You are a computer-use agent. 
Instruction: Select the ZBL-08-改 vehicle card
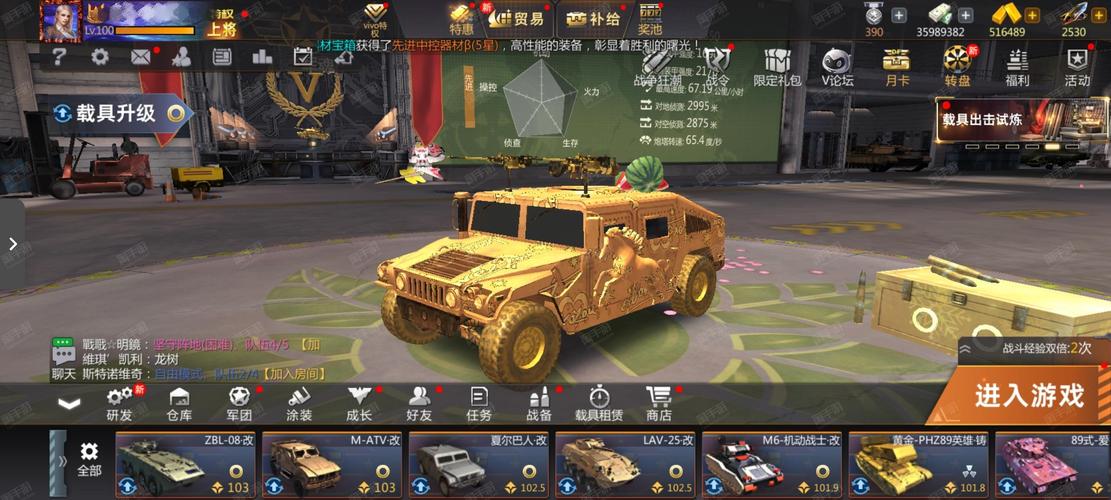(x=187, y=464)
